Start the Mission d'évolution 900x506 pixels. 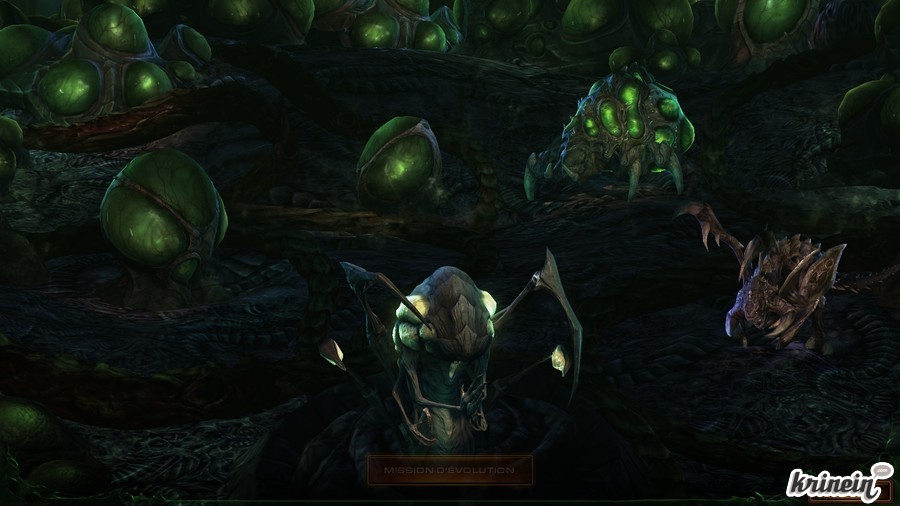(x=449, y=469)
